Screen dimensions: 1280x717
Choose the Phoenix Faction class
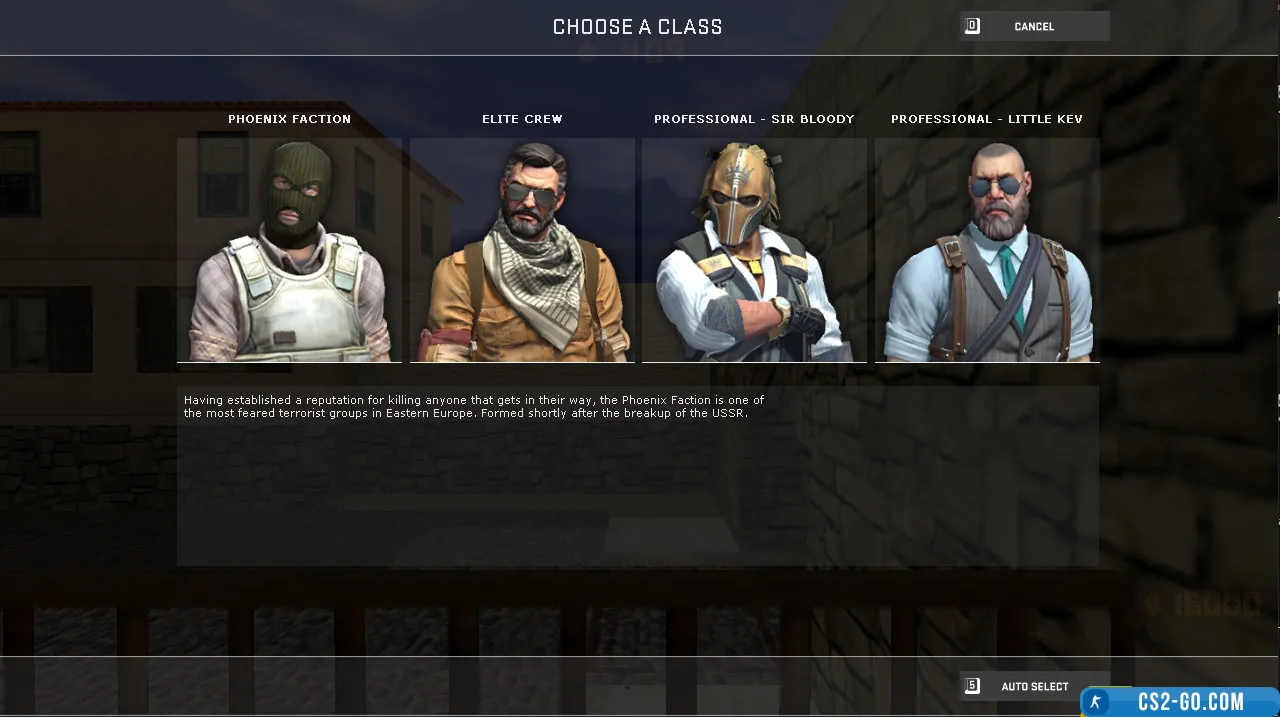tap(289, 250)
